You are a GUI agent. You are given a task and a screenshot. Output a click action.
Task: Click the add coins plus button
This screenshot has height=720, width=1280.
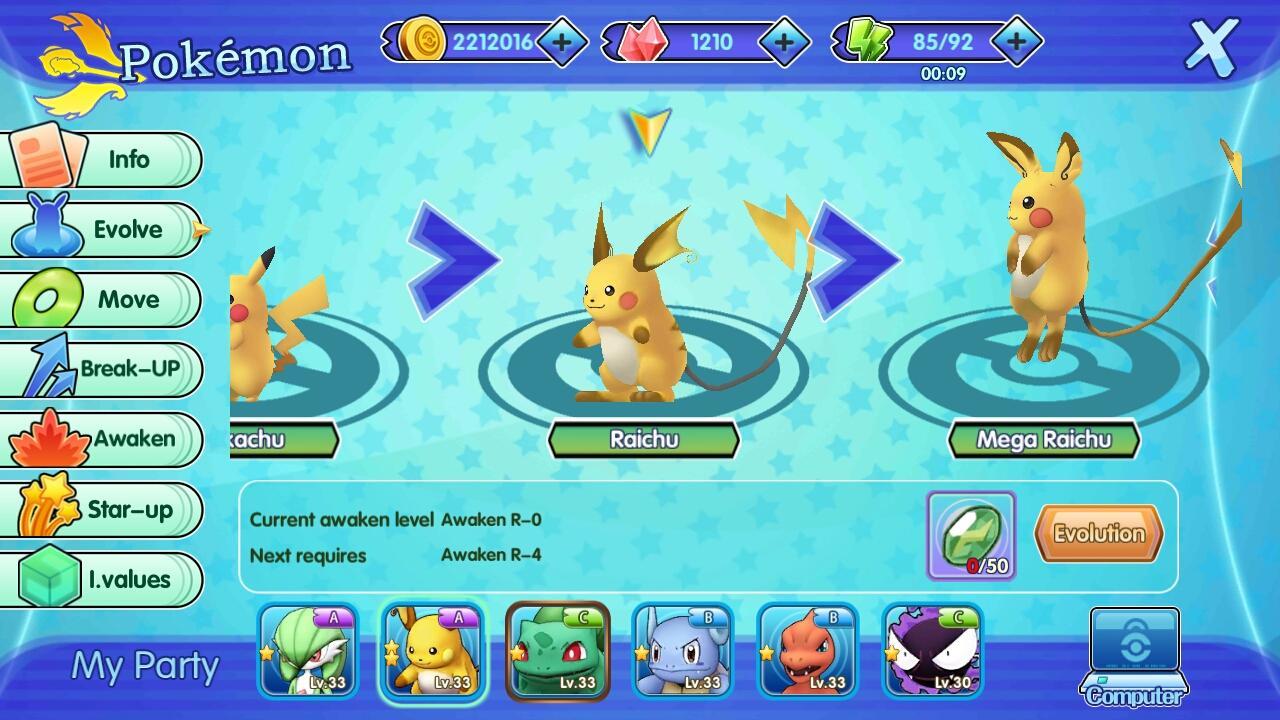(560, 44)
